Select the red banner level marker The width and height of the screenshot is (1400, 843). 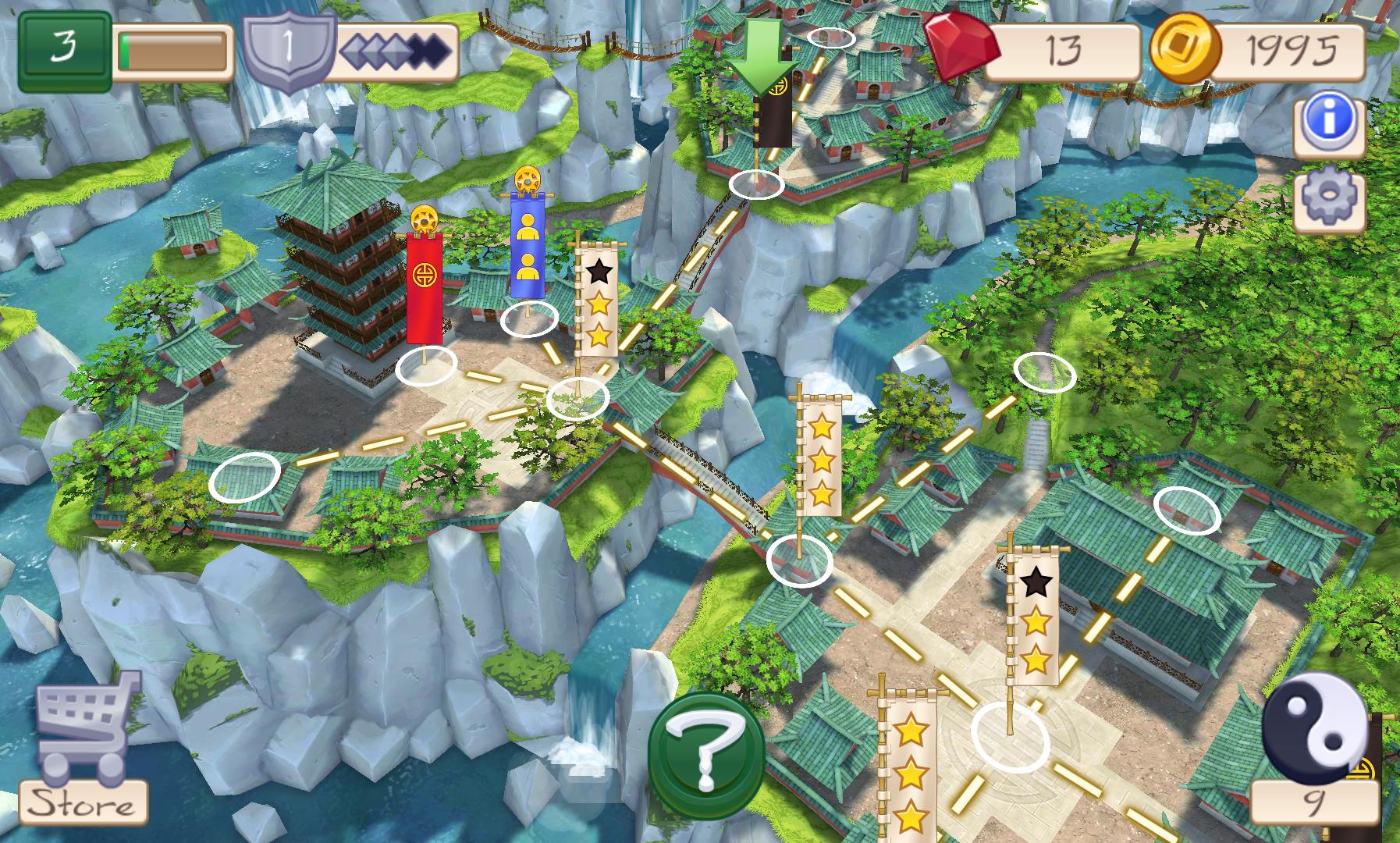point(425,287)
